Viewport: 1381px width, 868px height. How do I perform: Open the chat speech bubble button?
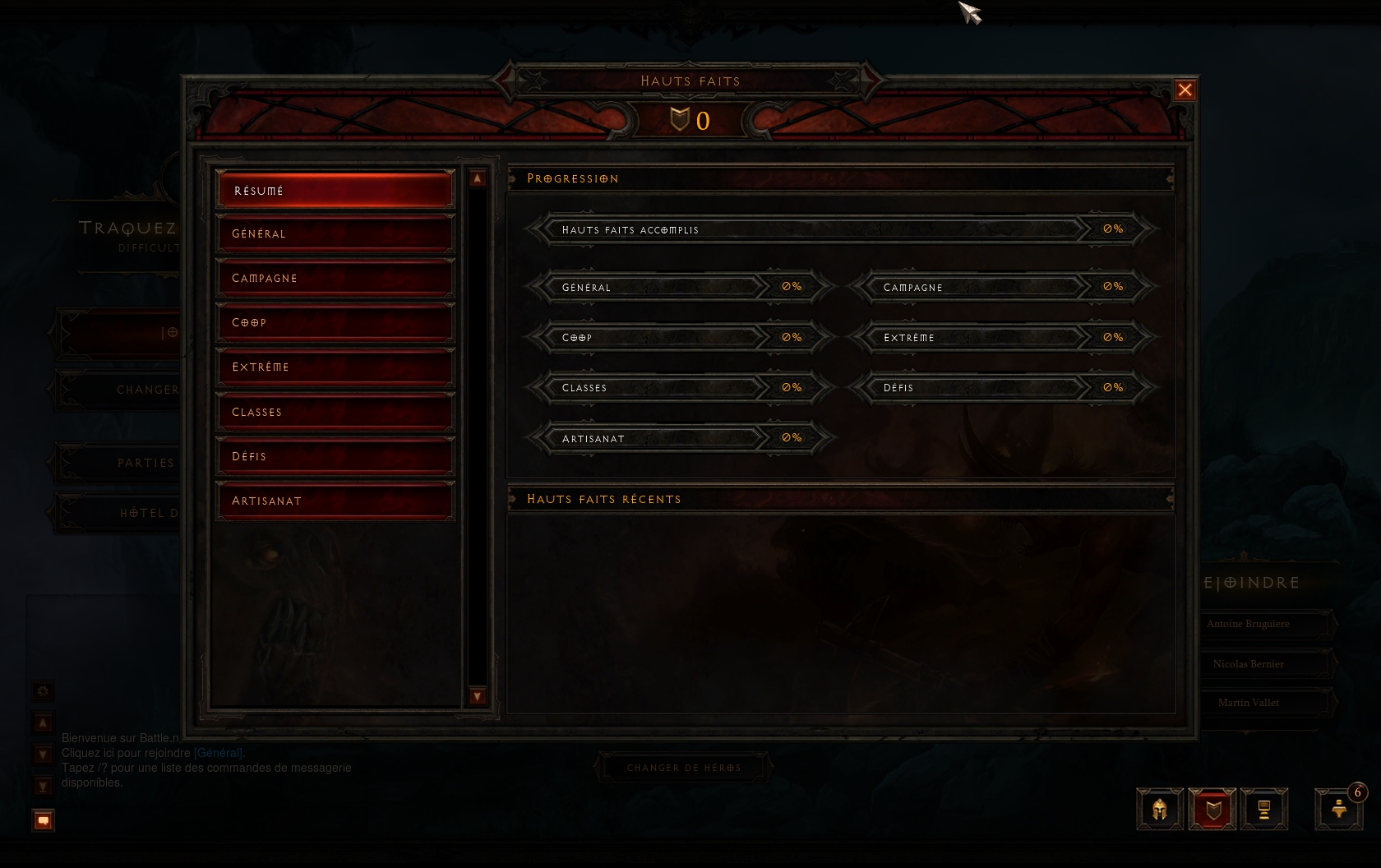pyautogui.click(x=43, y=820)
